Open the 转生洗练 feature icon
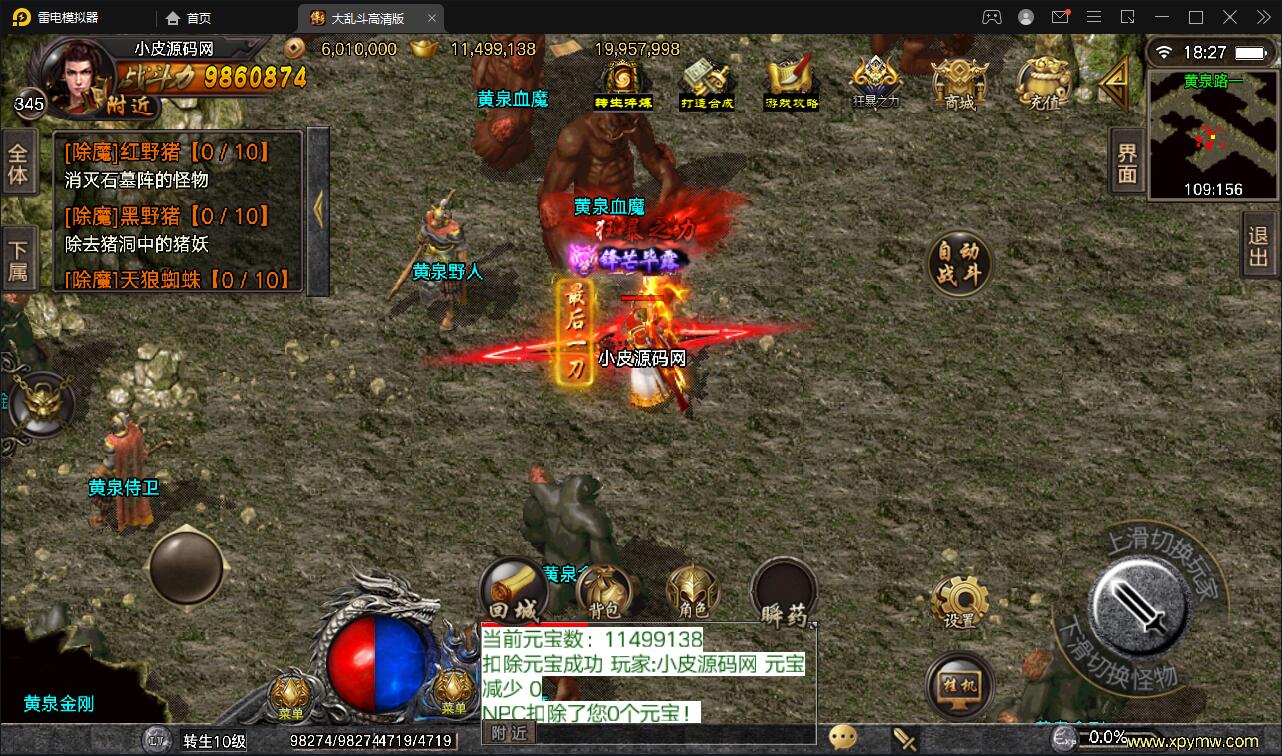This screenshot has height=756, width=1282. coord(622,80)
